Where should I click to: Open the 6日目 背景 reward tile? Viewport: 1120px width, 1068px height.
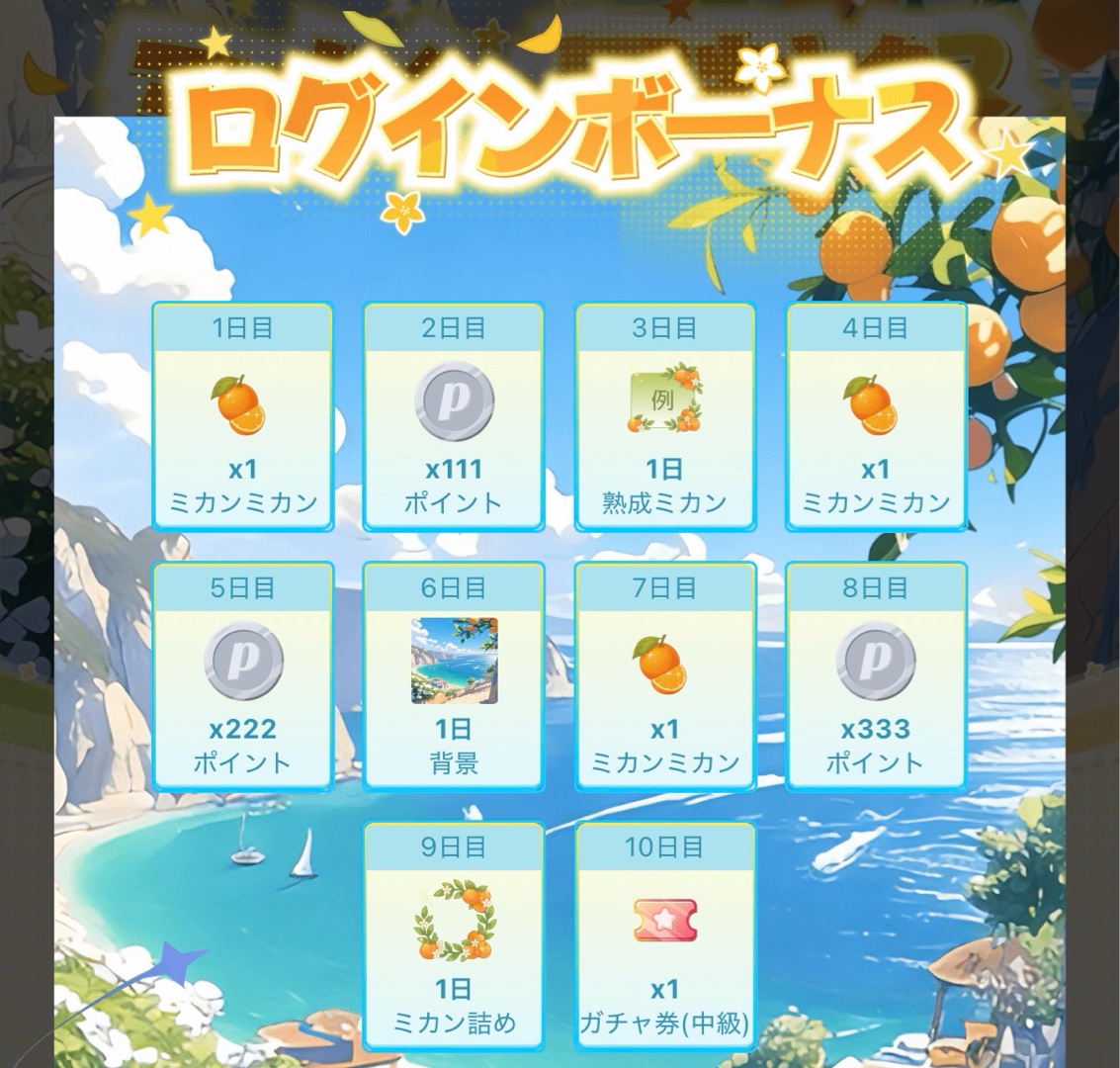(454, 676)
